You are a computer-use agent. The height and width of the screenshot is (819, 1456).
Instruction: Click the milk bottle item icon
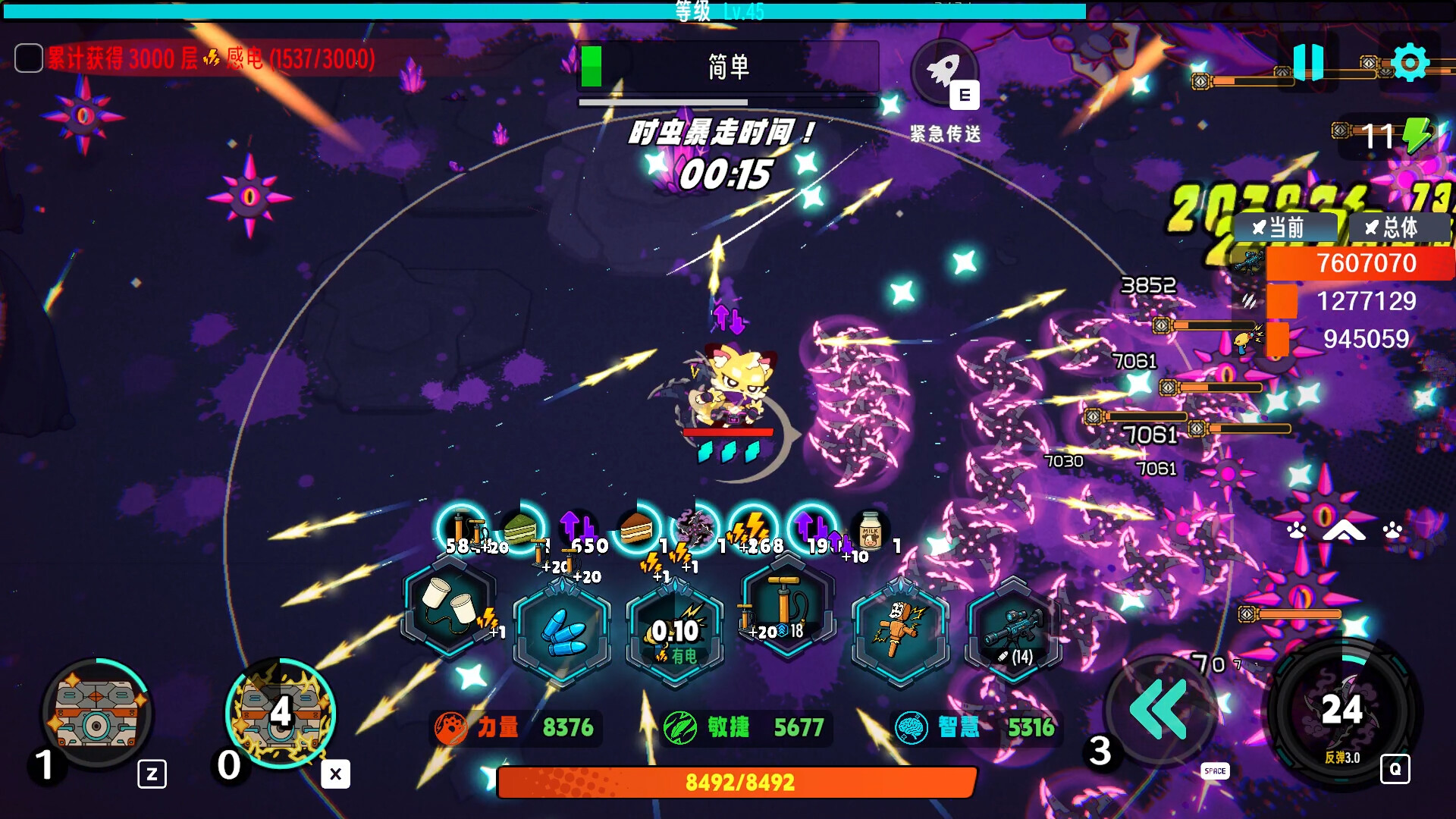click(870, 529)
